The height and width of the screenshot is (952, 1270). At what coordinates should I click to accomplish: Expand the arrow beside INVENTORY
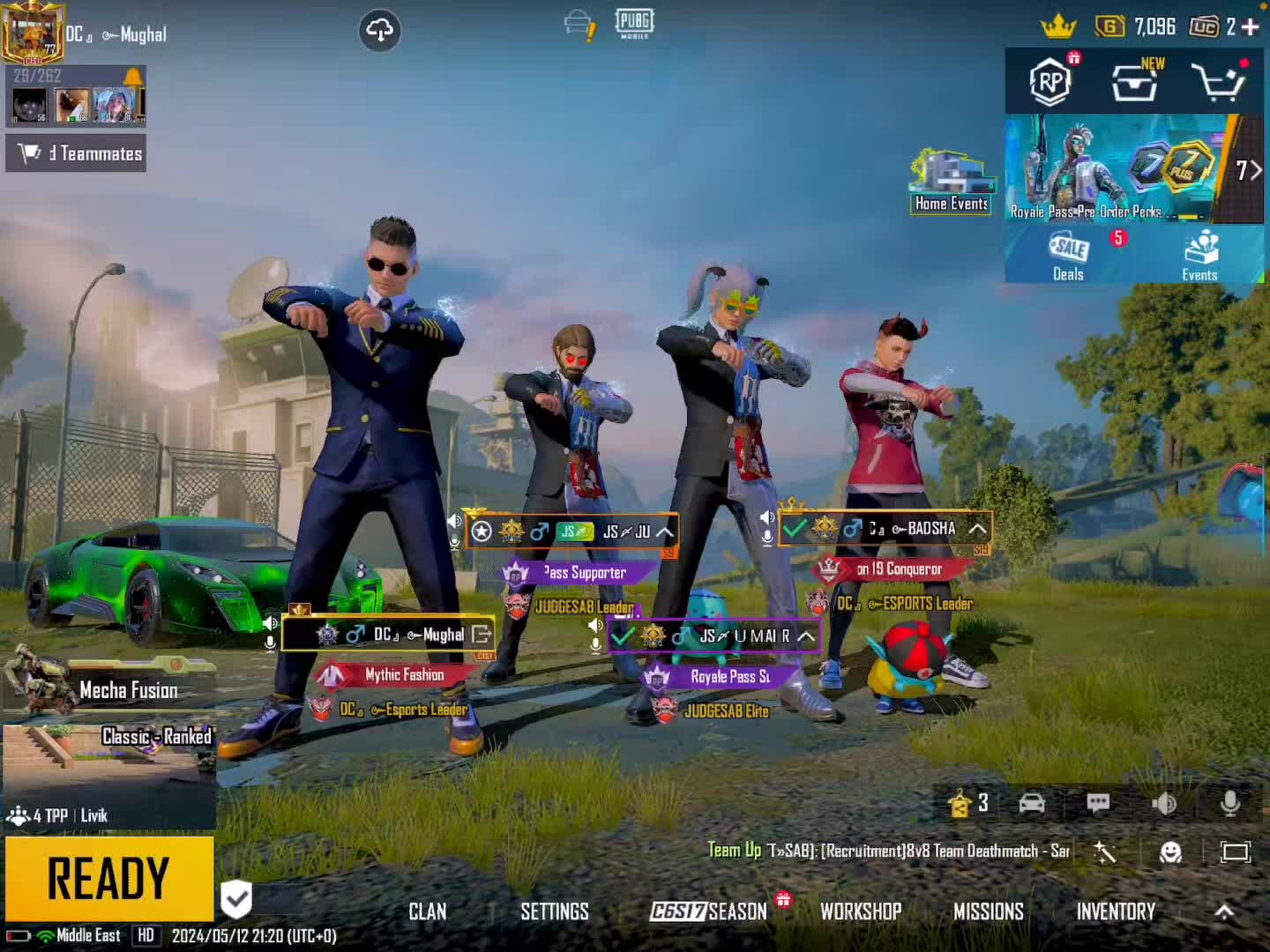click(1224, 911)
